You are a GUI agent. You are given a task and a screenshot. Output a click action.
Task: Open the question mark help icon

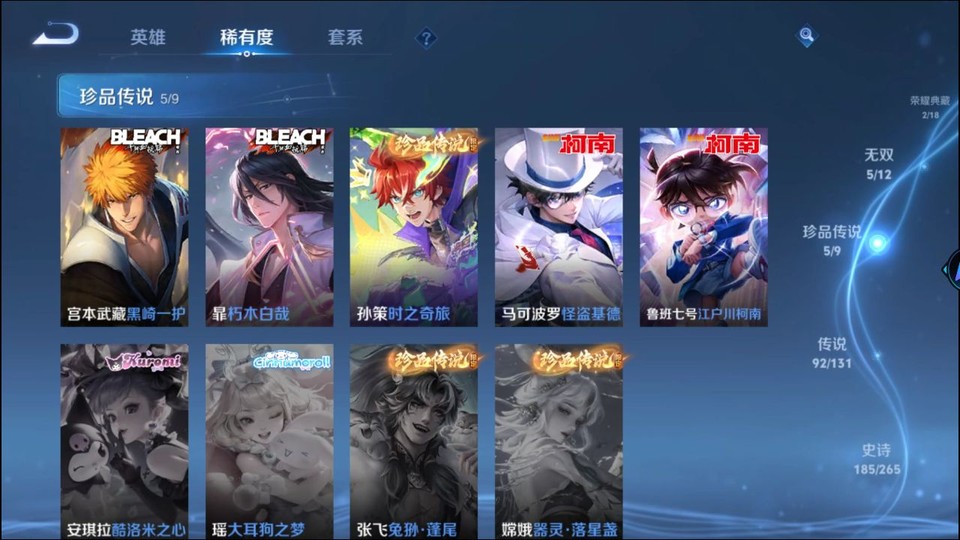pyautogui.click(x=426, y=38)
